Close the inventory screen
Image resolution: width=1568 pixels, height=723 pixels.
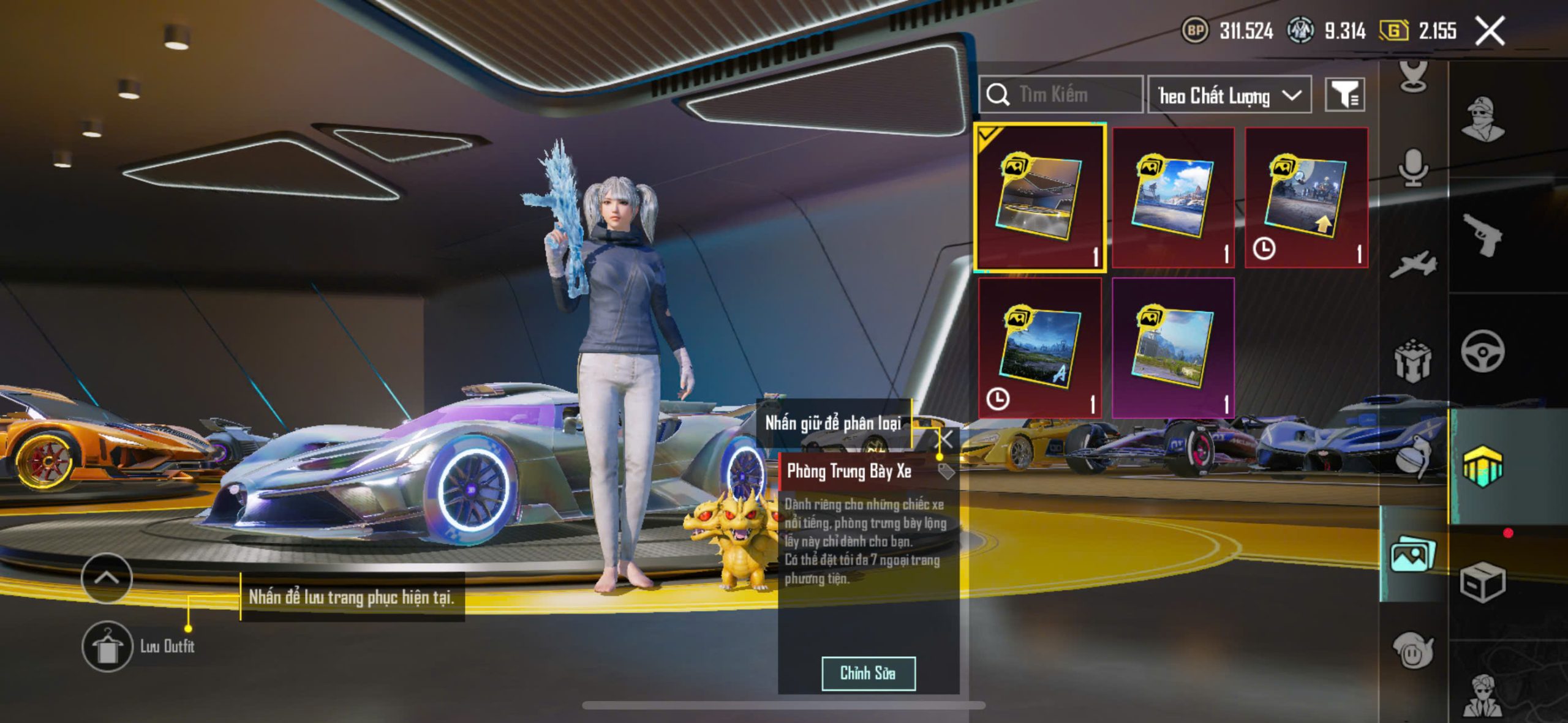[1490, 31]
